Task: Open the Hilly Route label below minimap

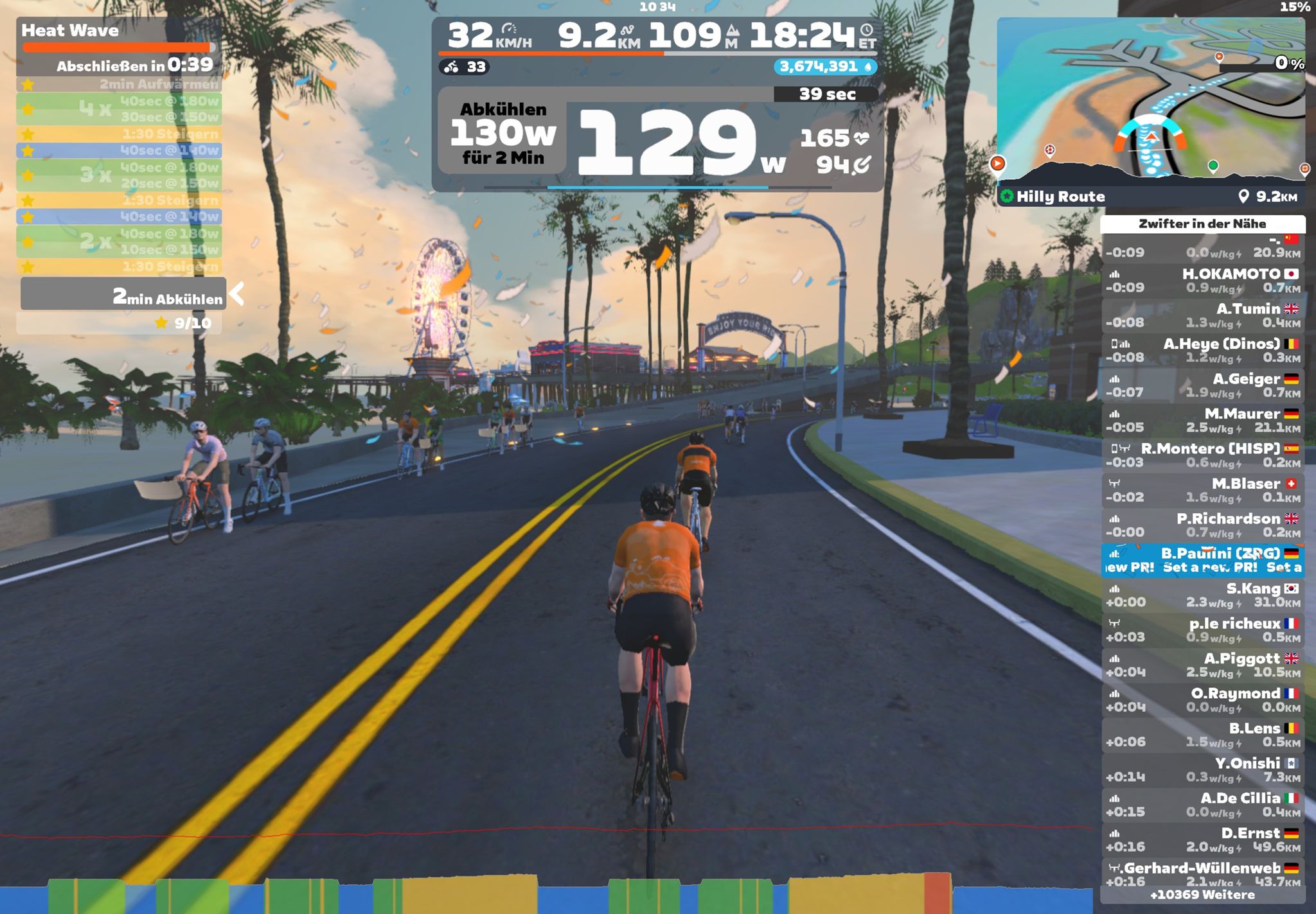Action: pyautogui.click(x=1060, y=197)
